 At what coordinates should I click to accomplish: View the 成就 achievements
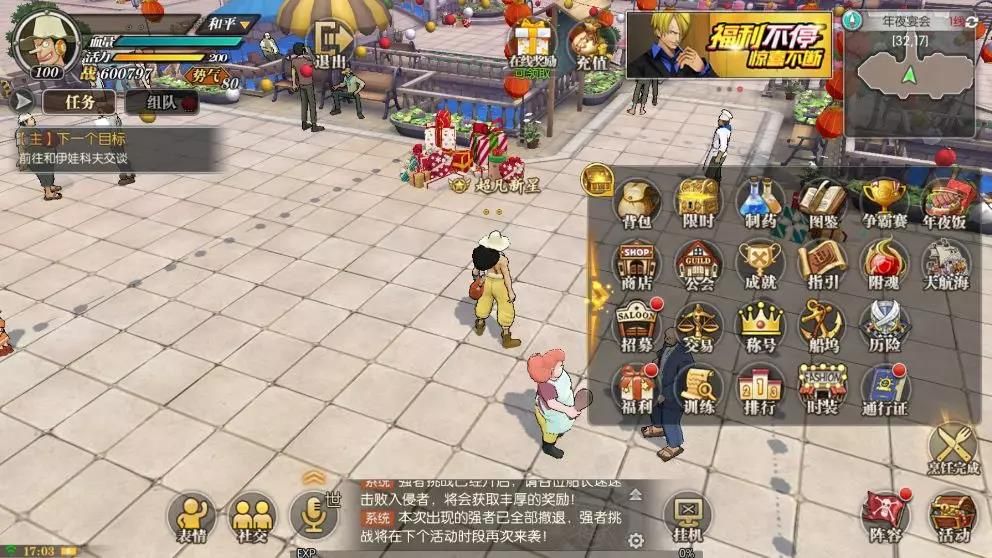(x=760, y=266)
